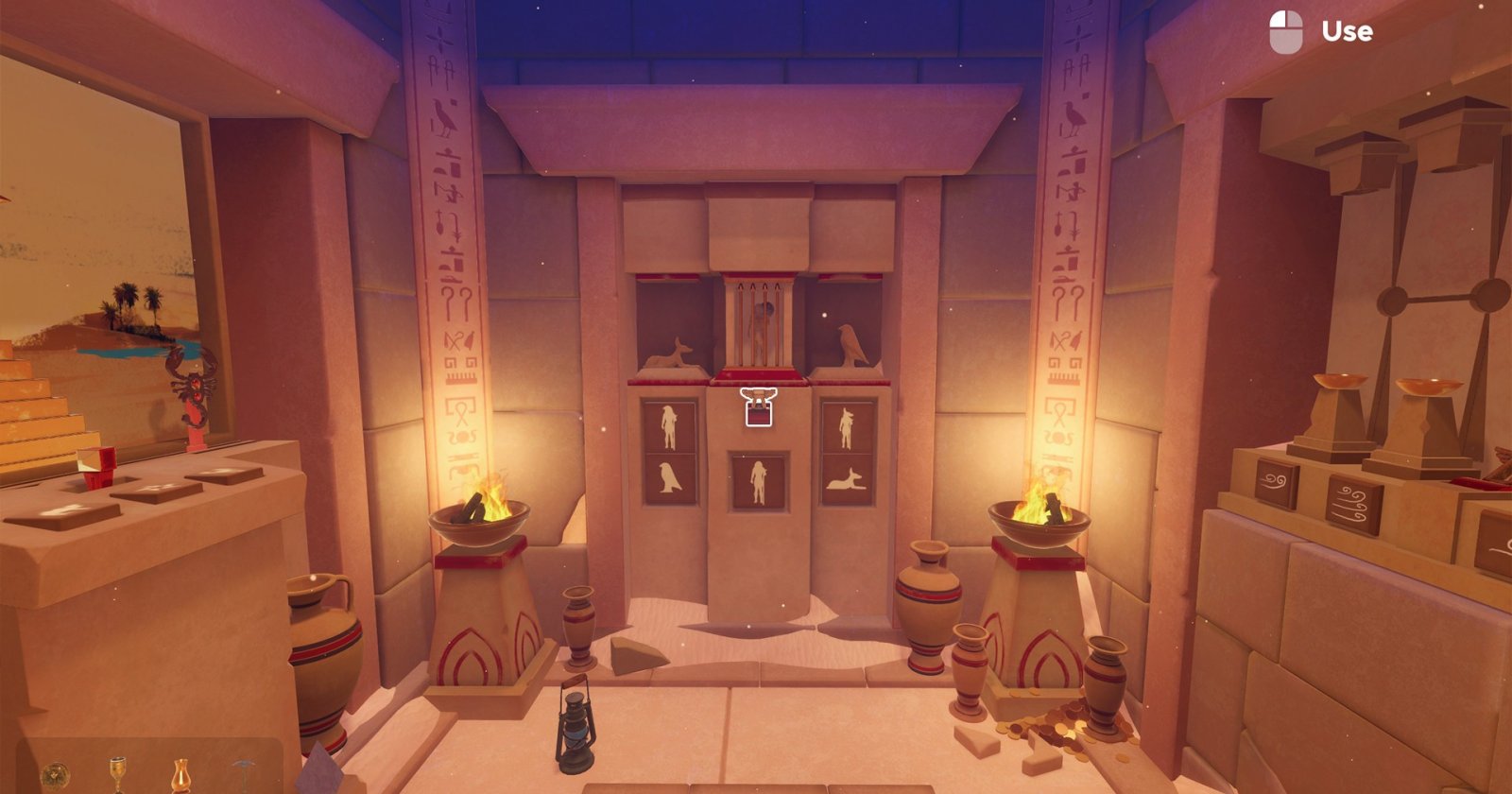
Task: Select the pickaxe in the inventory bar
Action: [x=243, y=773]
